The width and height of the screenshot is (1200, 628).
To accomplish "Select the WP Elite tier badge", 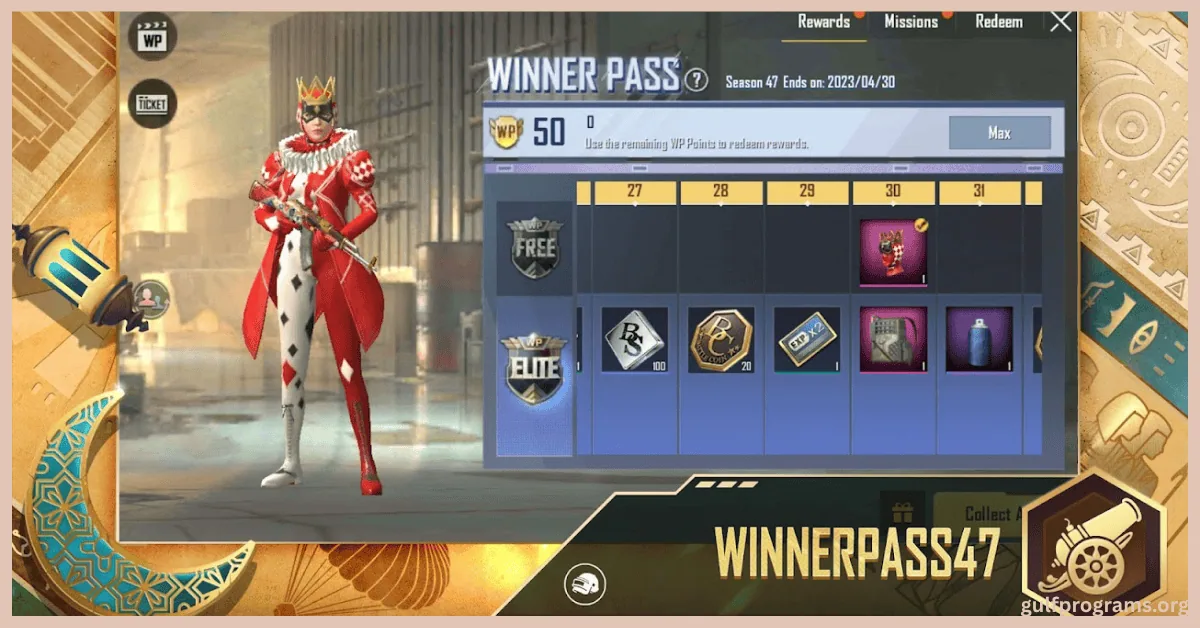I will (x=534, y=369).
